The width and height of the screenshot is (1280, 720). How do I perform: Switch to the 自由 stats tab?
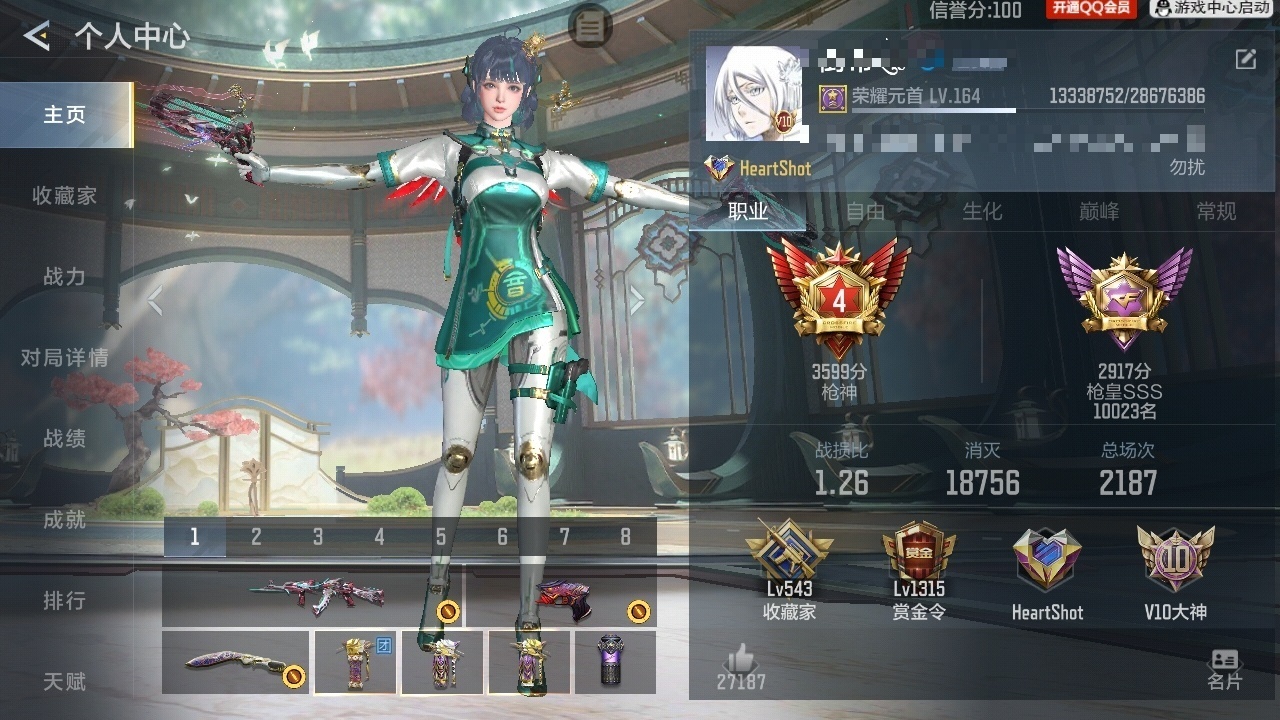tap(866, 212)
